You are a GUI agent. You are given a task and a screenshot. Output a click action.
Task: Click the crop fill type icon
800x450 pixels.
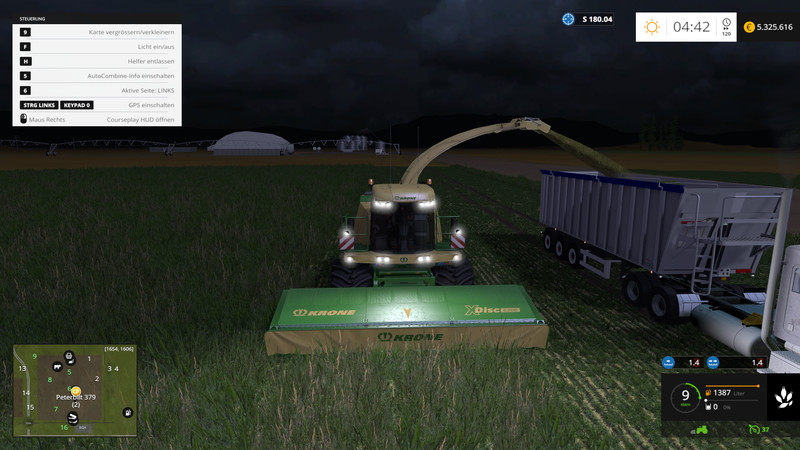(x=781, y=398)
